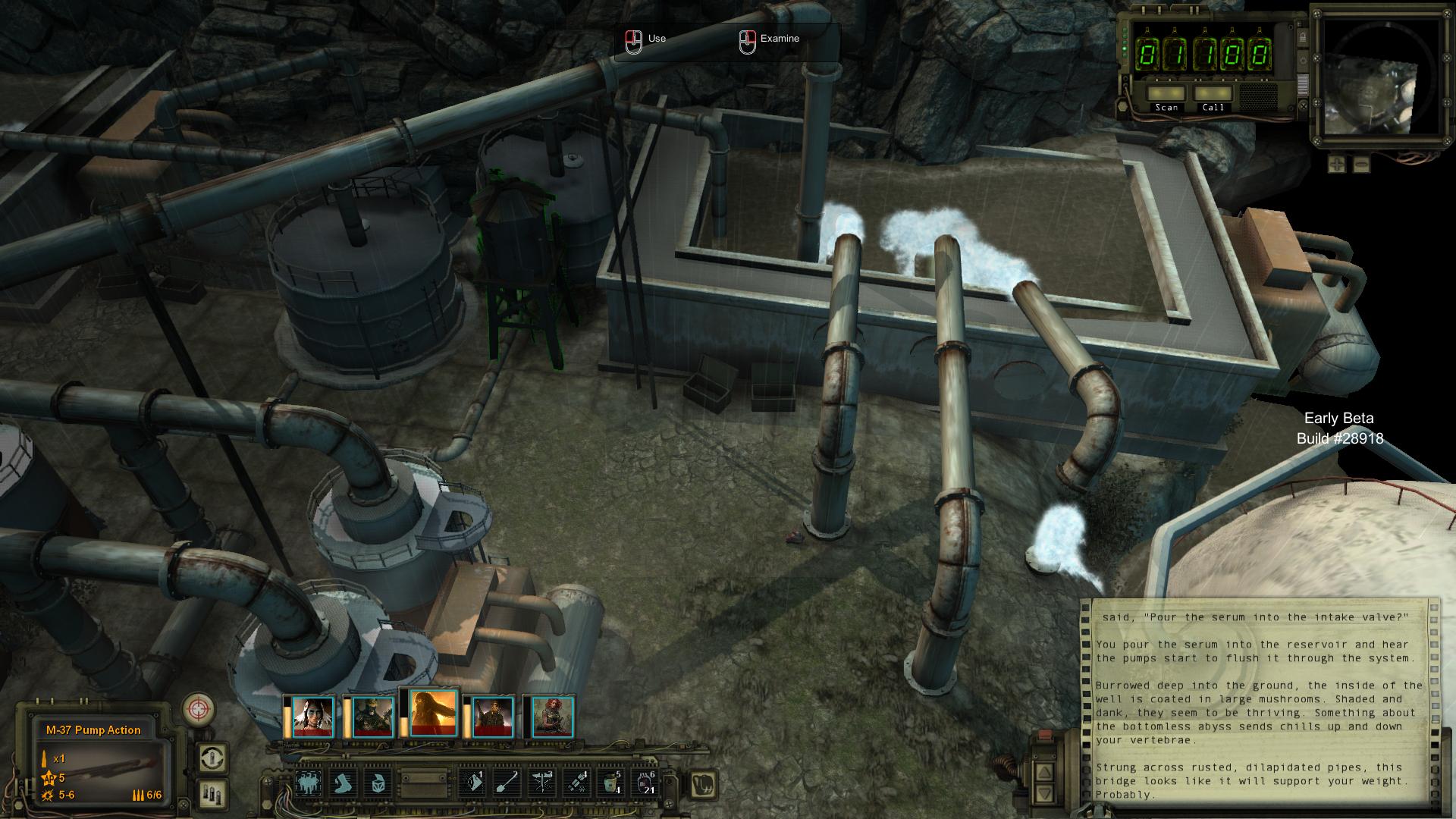Image resolution: width=1456 pixels, height=819 pixels.
Task: Click the radio Scan button
Action: 1166,93
